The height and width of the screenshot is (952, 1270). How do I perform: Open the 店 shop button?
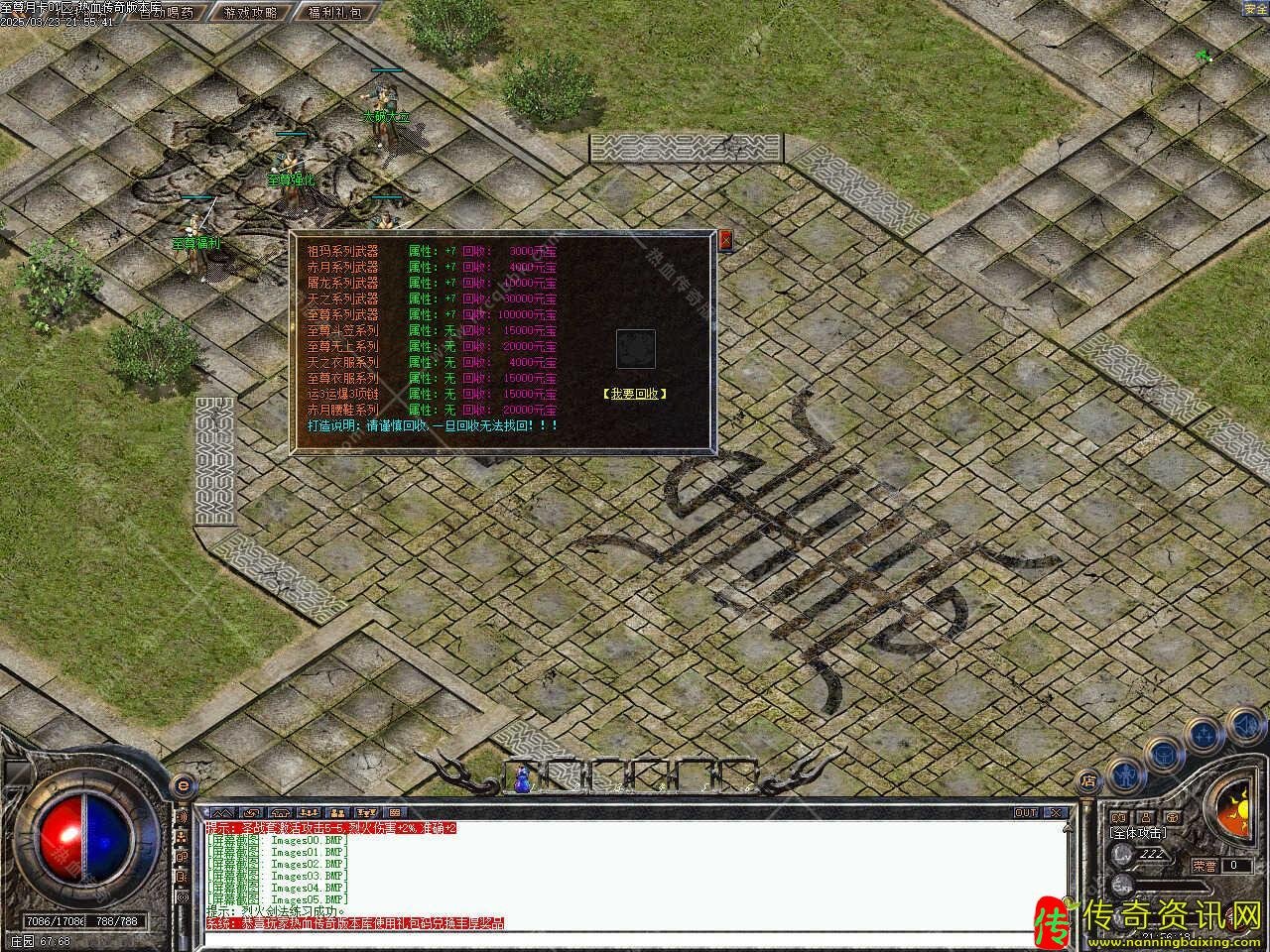[x=1088, y=781]
